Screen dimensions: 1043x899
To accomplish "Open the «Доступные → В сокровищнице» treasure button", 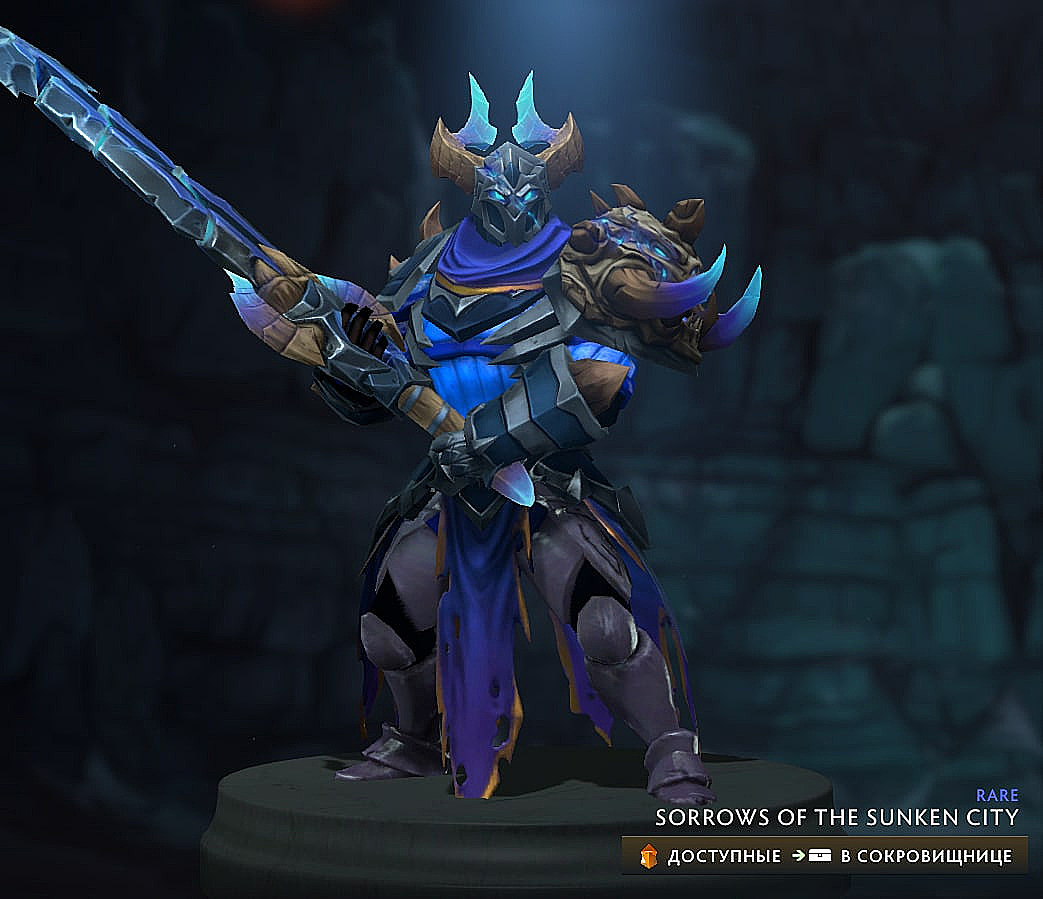I will 825,856.
